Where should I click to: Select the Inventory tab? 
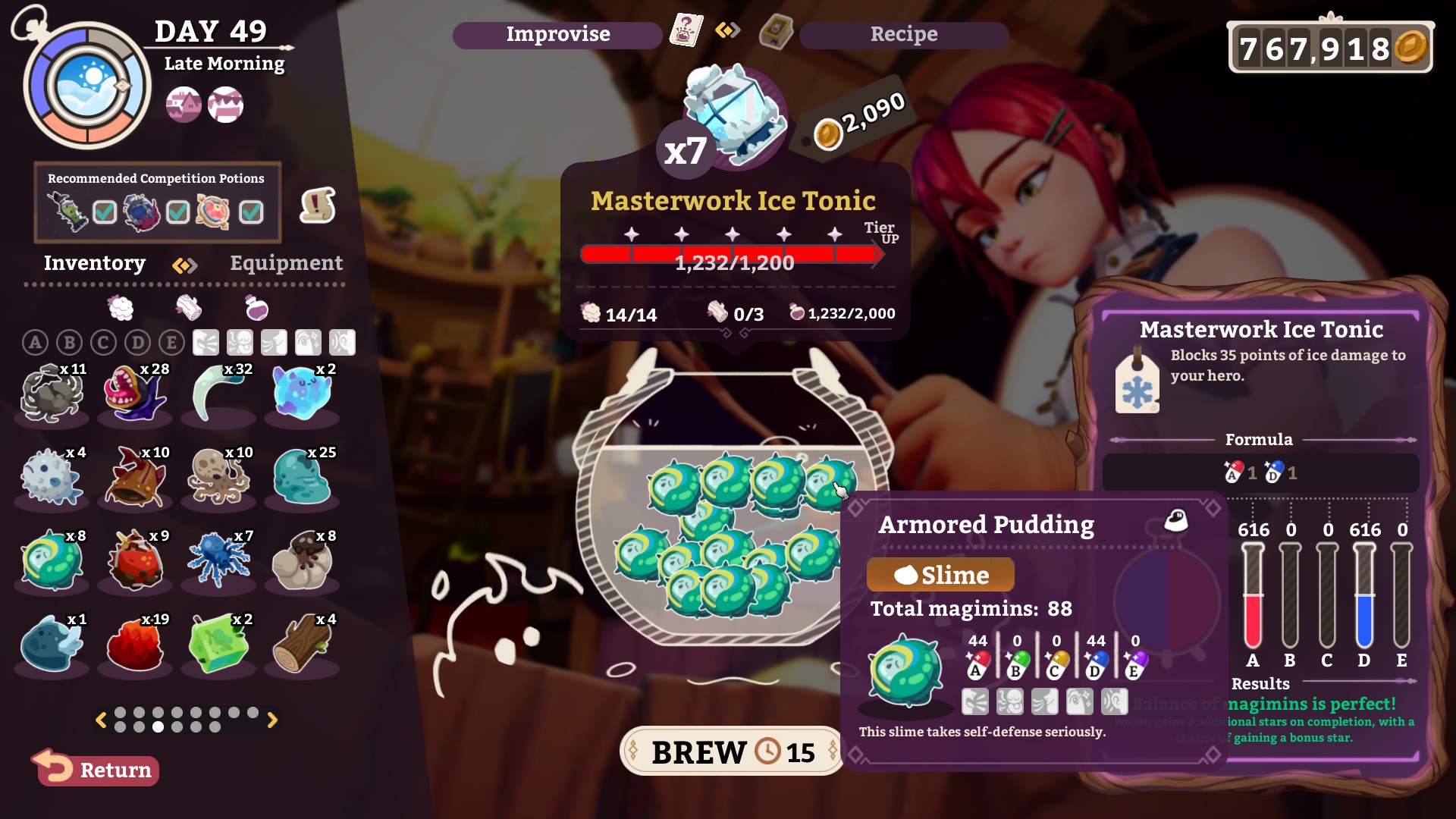tap(94, 263)
